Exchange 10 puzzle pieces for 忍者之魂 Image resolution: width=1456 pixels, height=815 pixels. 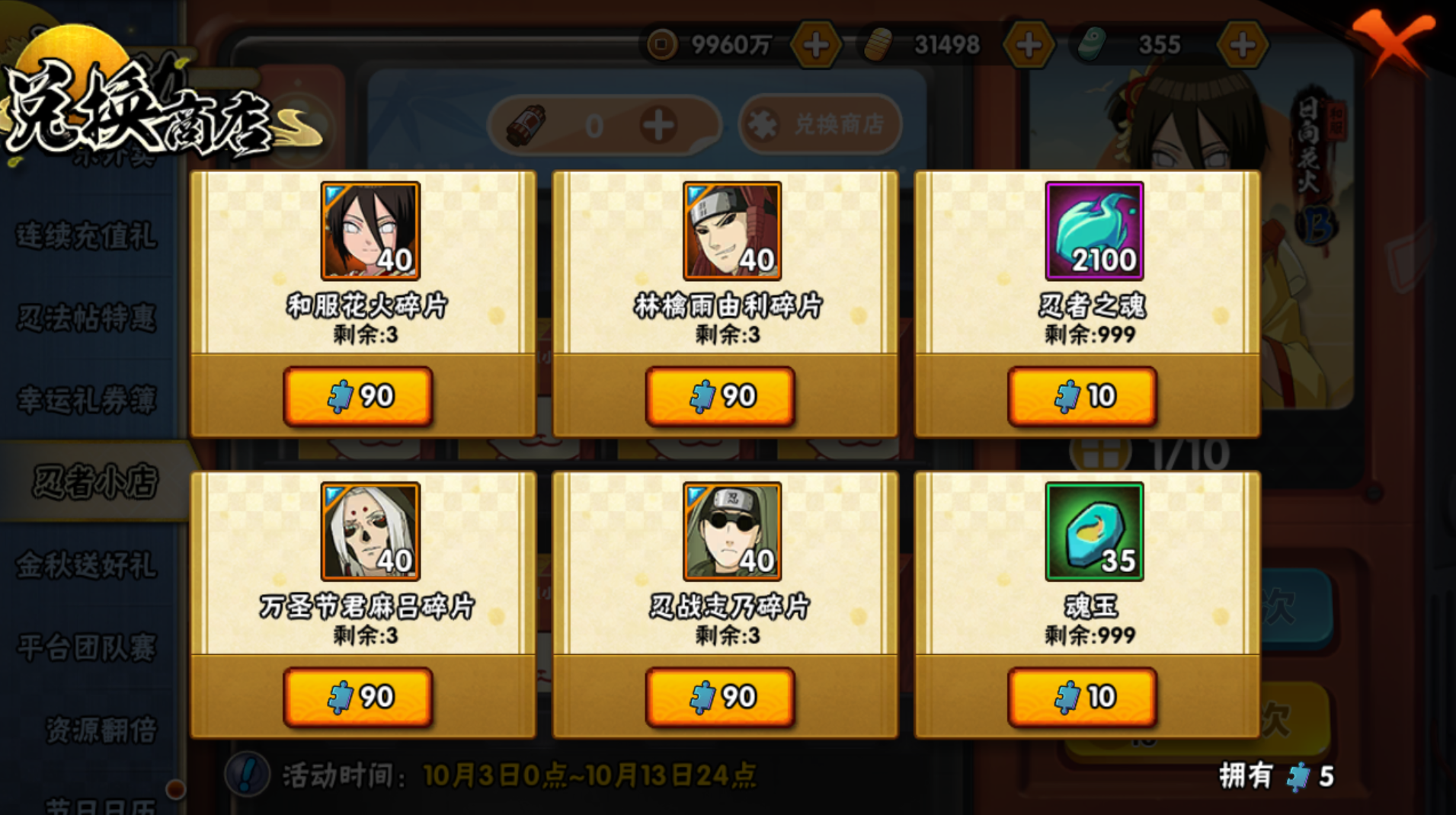[x=1082, y=396]
